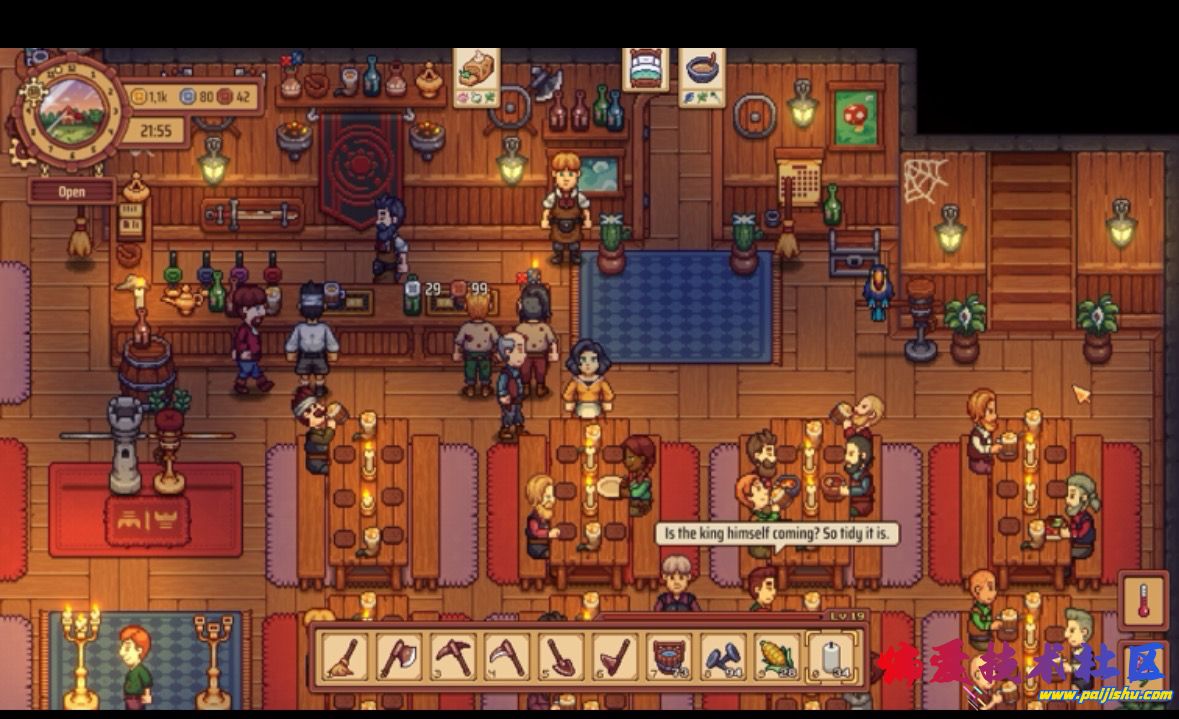Select the sickle tool slot
Viewport: 1179px width, 719px height.
507,657
